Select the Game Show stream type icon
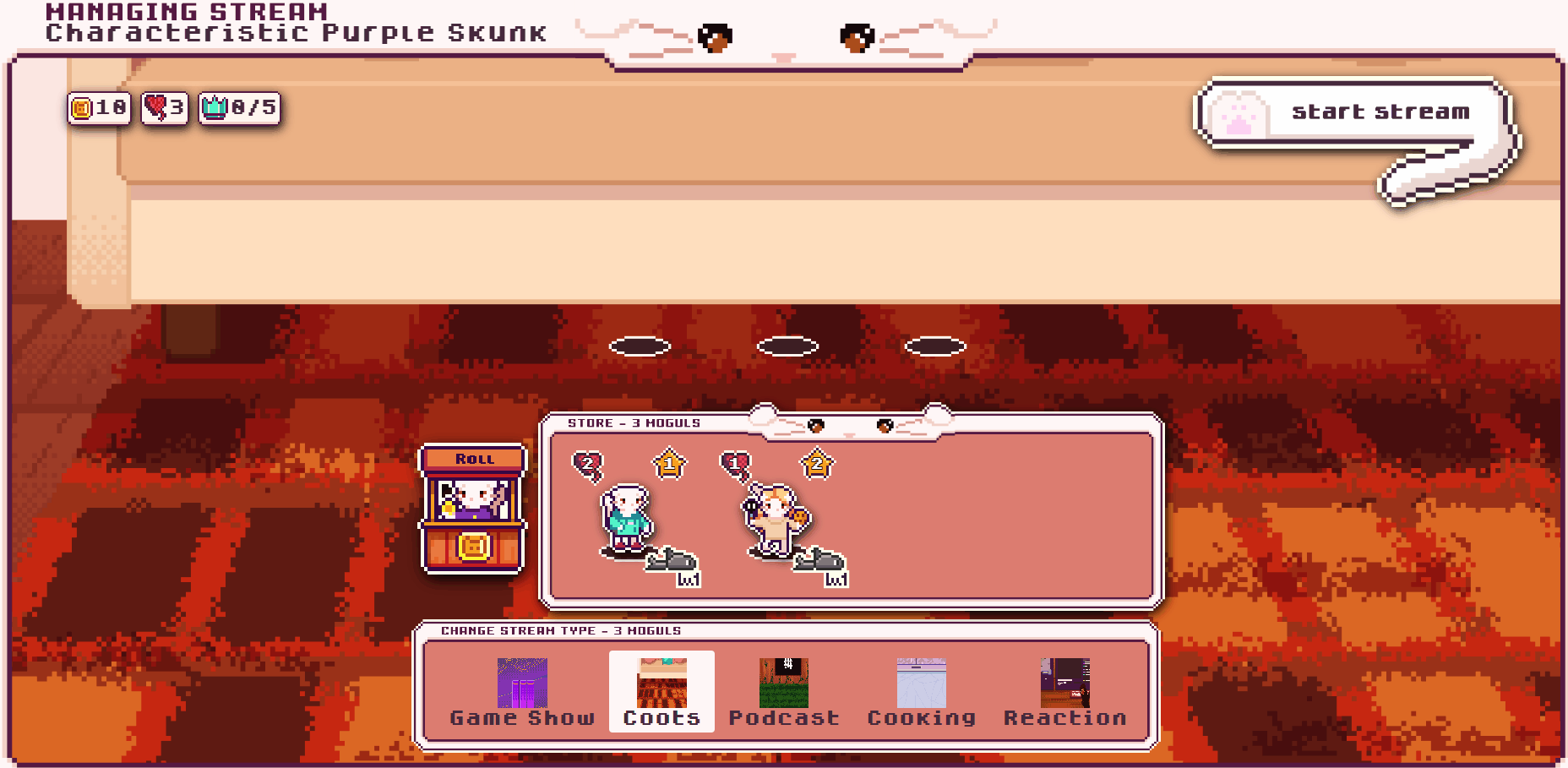The height and width of the screenshot is (768, 1568). tap(520, 684)
